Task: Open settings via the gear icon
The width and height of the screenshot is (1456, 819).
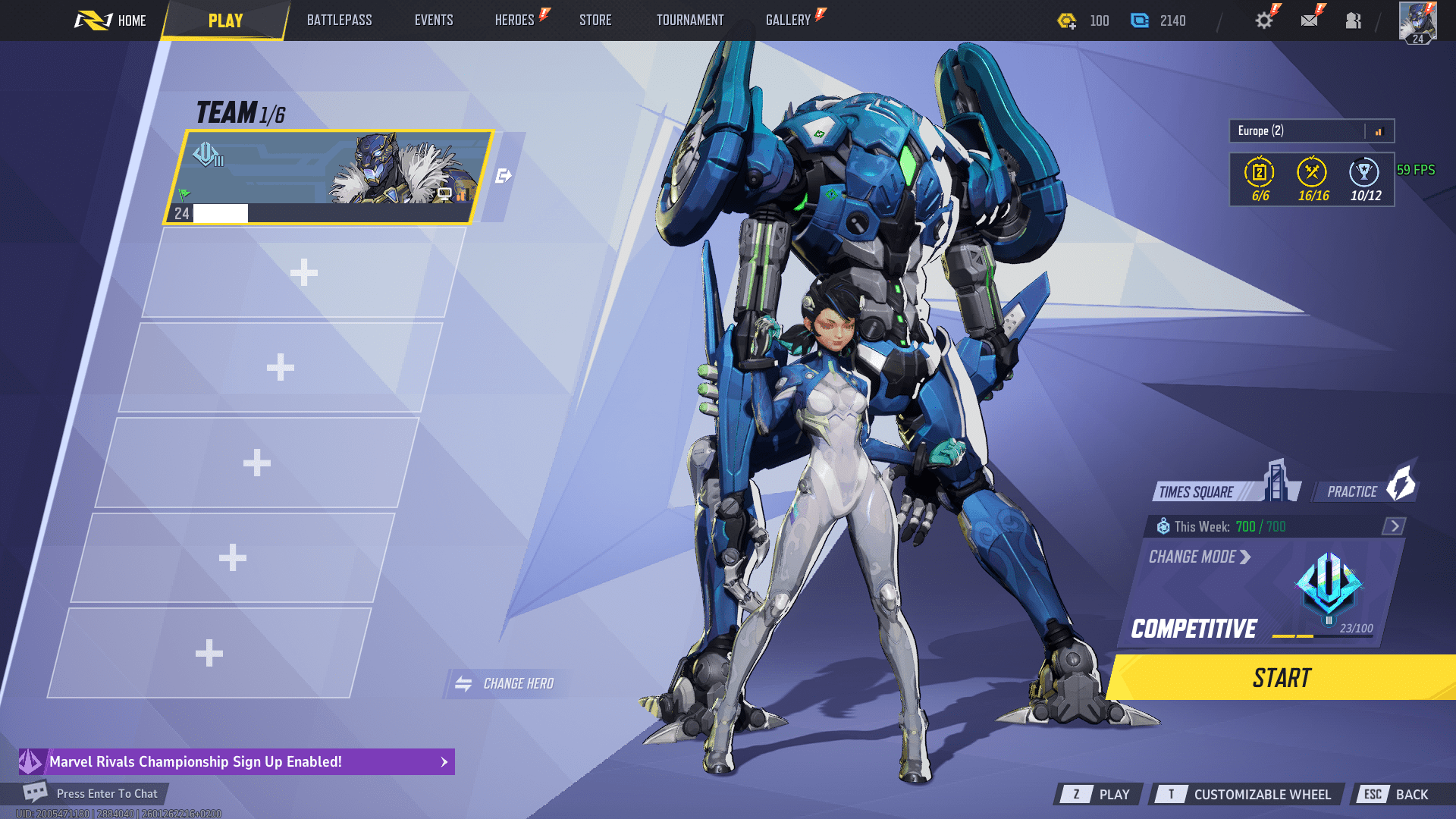Action: (x=1263, y=20)
